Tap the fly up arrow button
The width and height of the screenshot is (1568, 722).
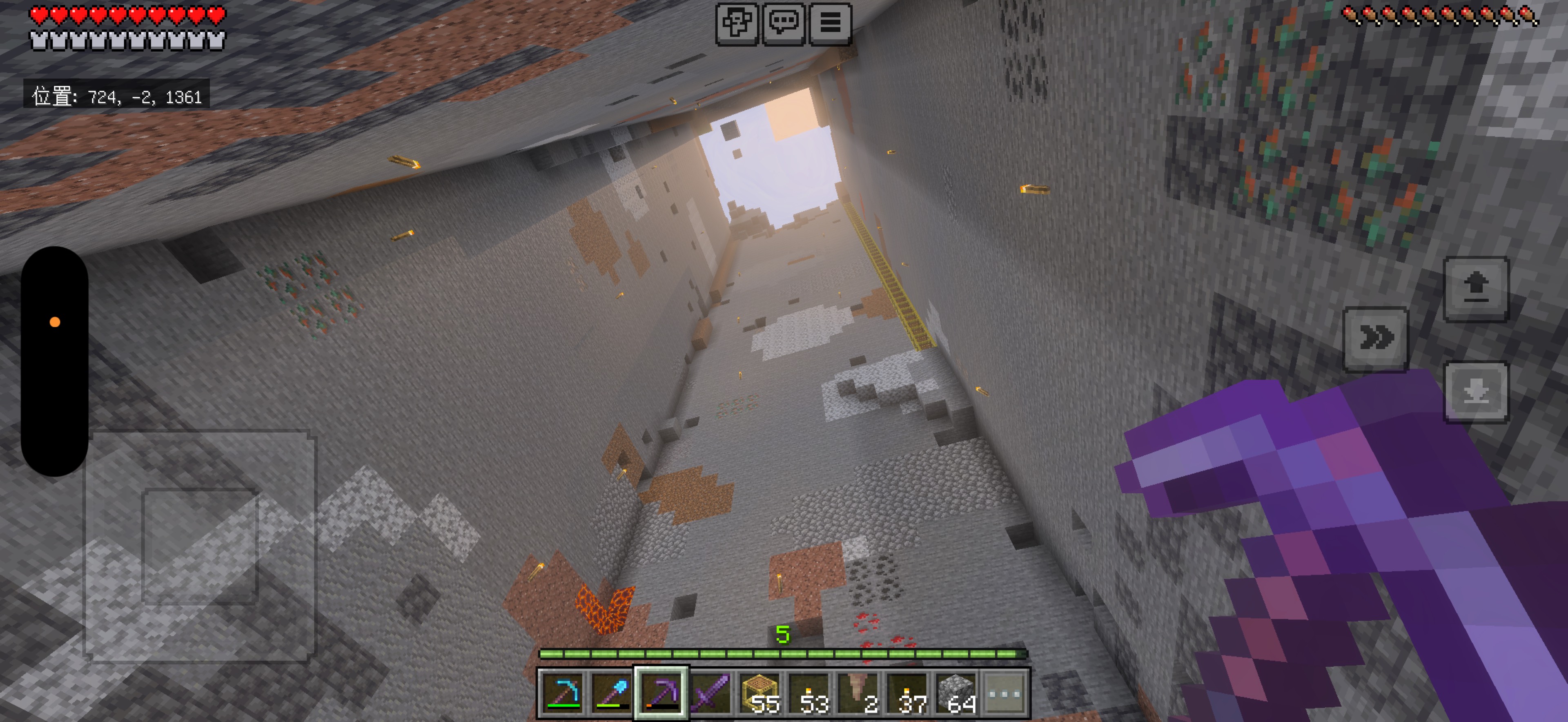click(x=1476, y=289)
